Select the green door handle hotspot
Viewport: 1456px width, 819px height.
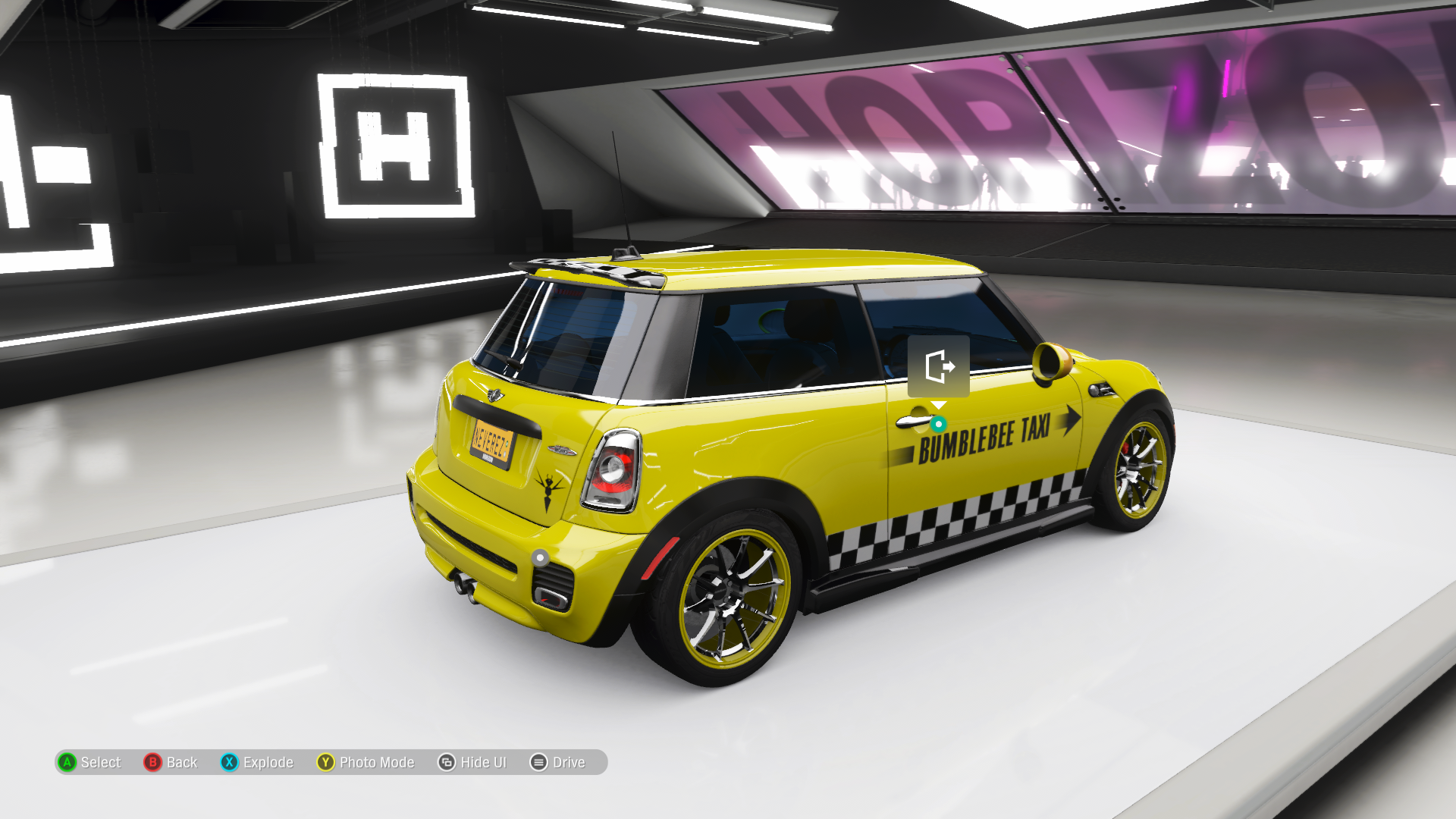(939, 424)
